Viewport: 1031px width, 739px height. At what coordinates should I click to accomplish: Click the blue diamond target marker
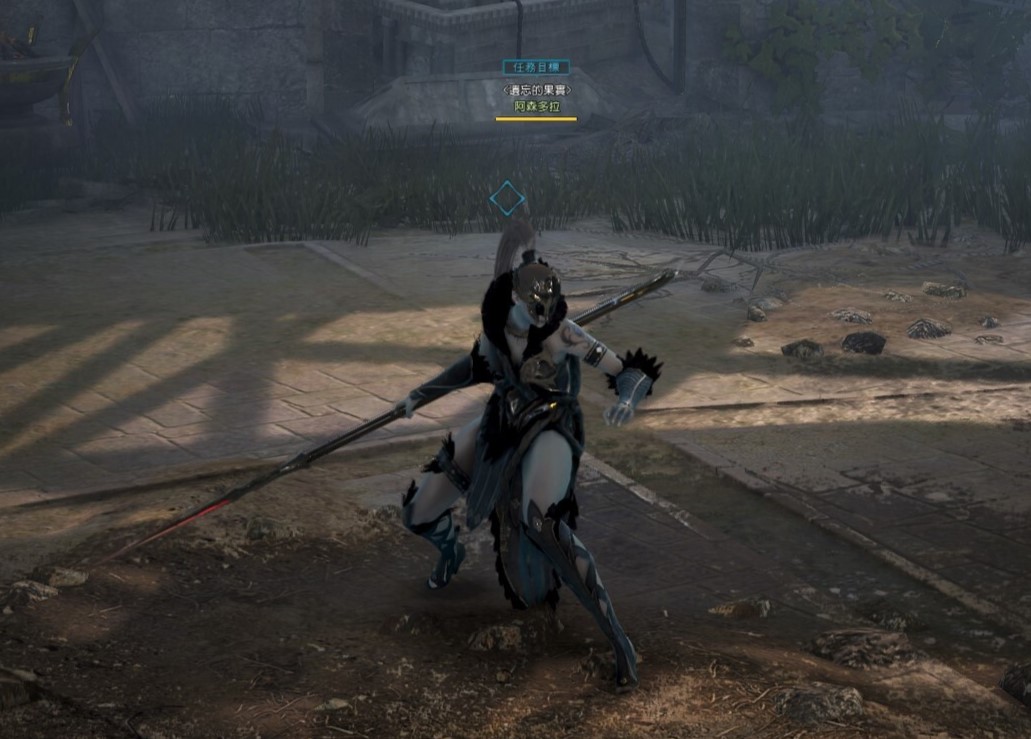pyautogui.click(x=507, y=198)
